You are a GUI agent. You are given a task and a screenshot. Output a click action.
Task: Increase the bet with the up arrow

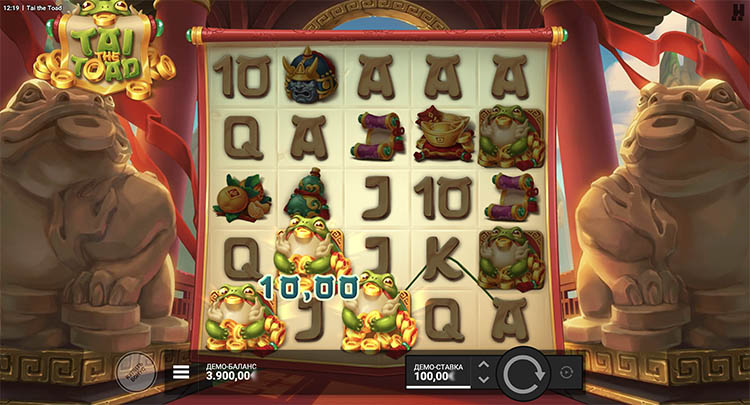tap(483, 365)
